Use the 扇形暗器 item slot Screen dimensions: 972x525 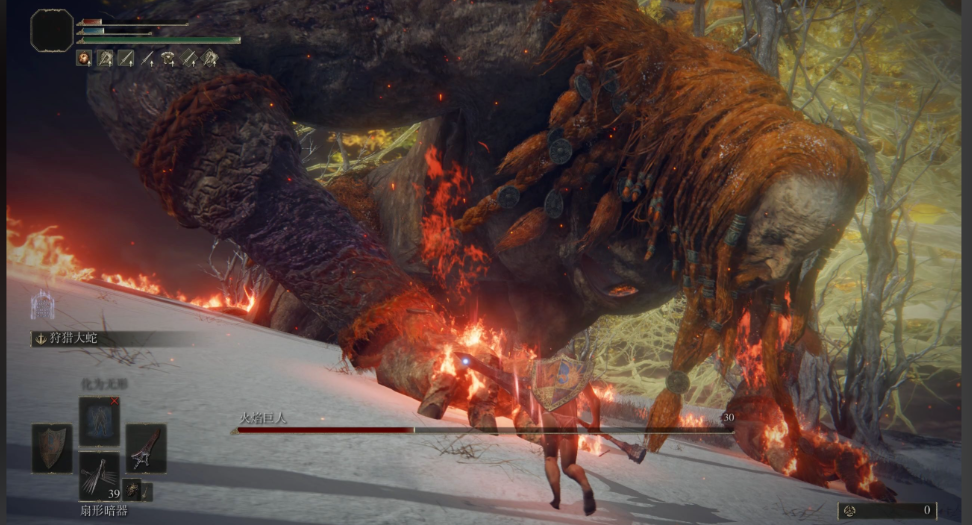click(x=100, y=475)
